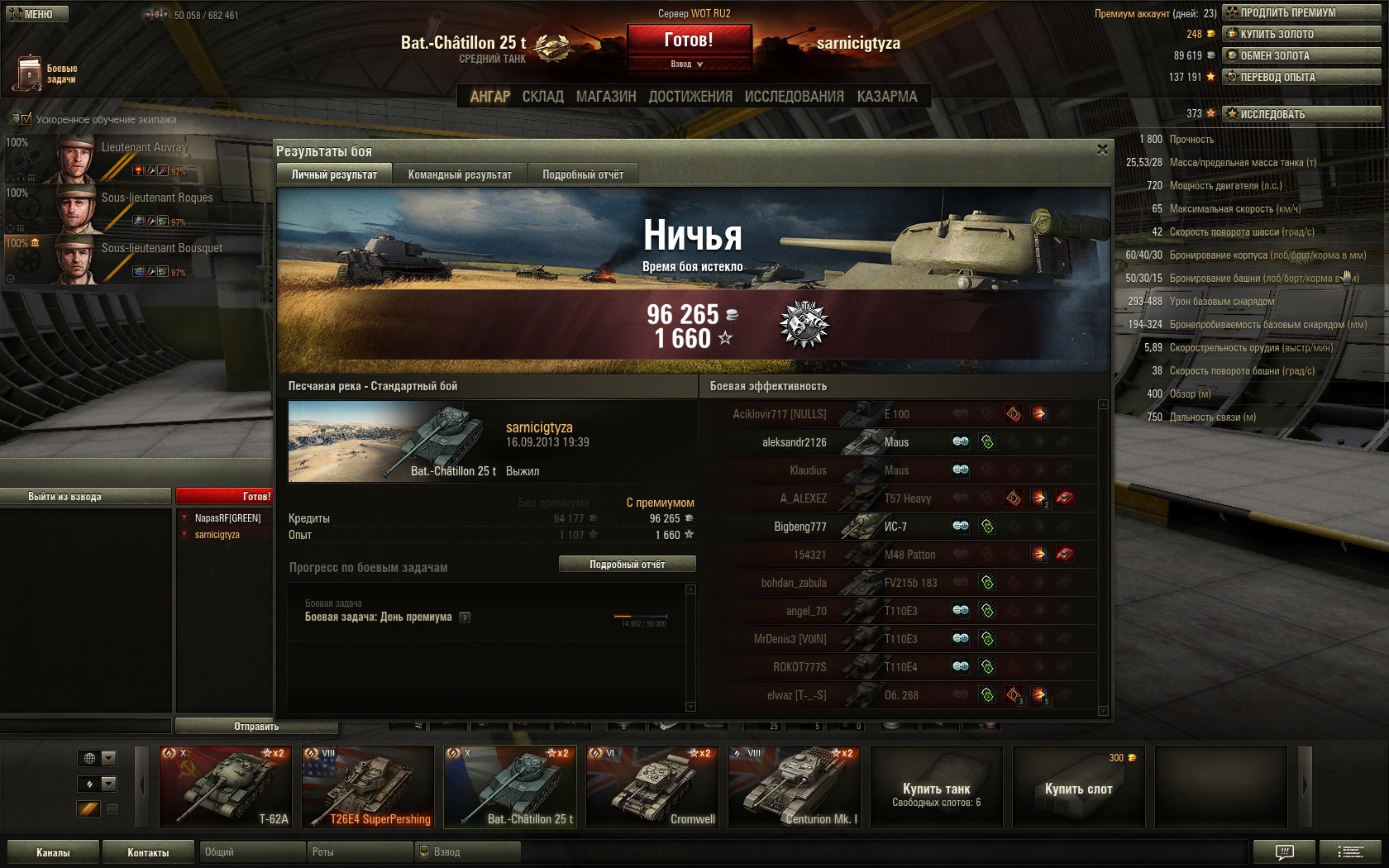Screen dimensions: 1389x868
Task: Open ОБМЕН ЗОЛОТА exchange
Action: point(1301,55)
